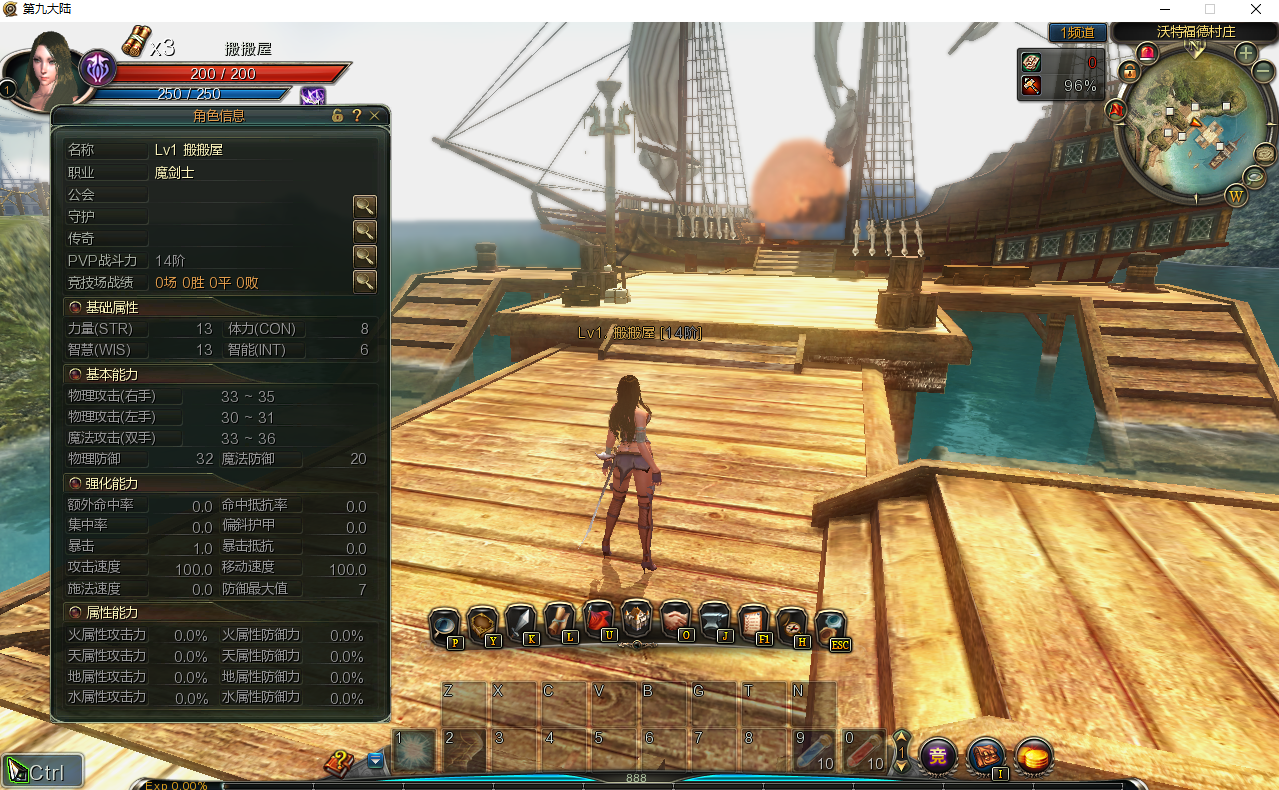The width and height of the screenshot is (1279, 790).
Task: Activate the skill in hotbar slot 1
Action: (x=414, y=751)
